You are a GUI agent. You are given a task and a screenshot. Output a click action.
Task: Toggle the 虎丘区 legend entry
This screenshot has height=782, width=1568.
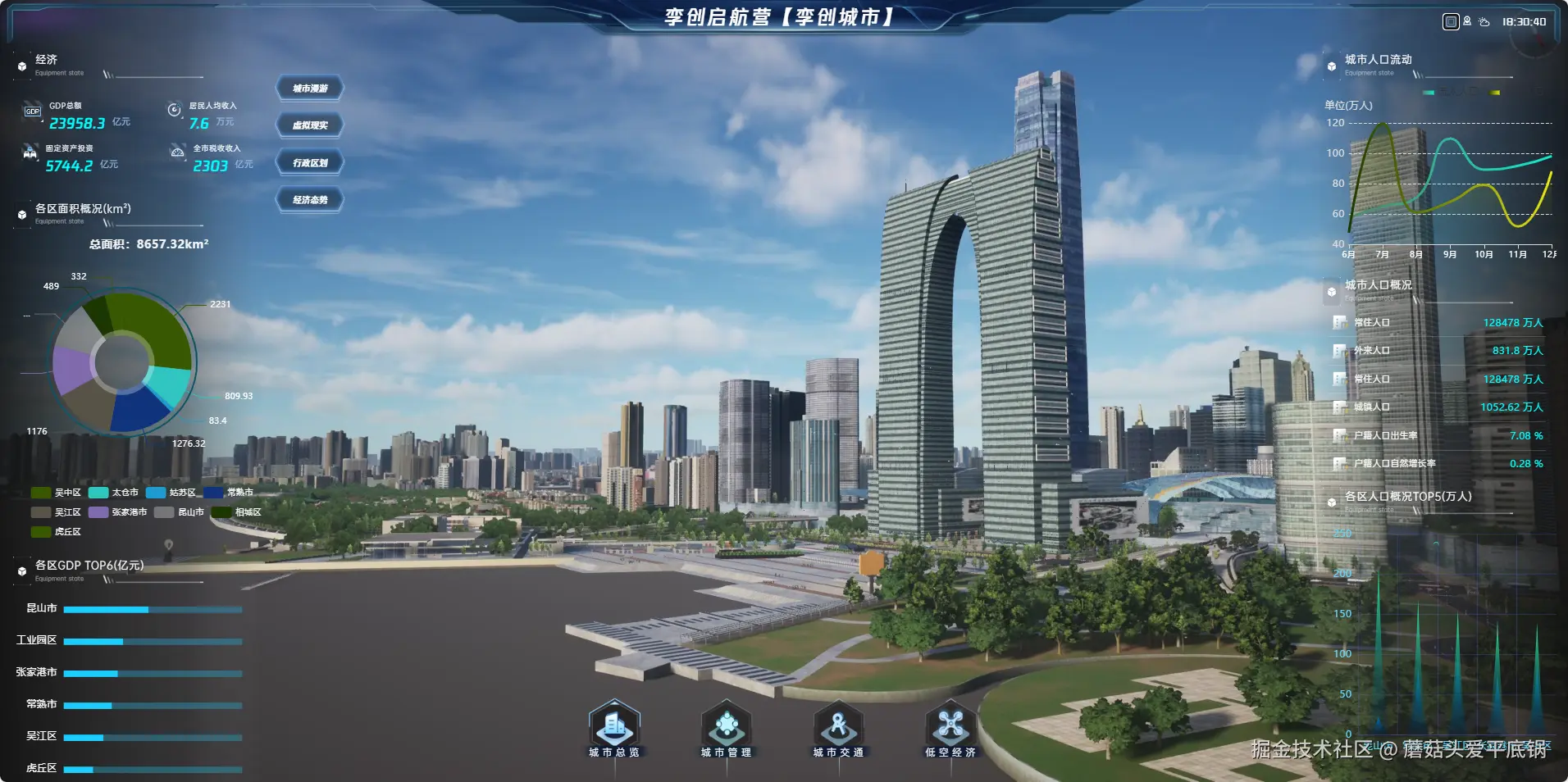click(57, 532)
